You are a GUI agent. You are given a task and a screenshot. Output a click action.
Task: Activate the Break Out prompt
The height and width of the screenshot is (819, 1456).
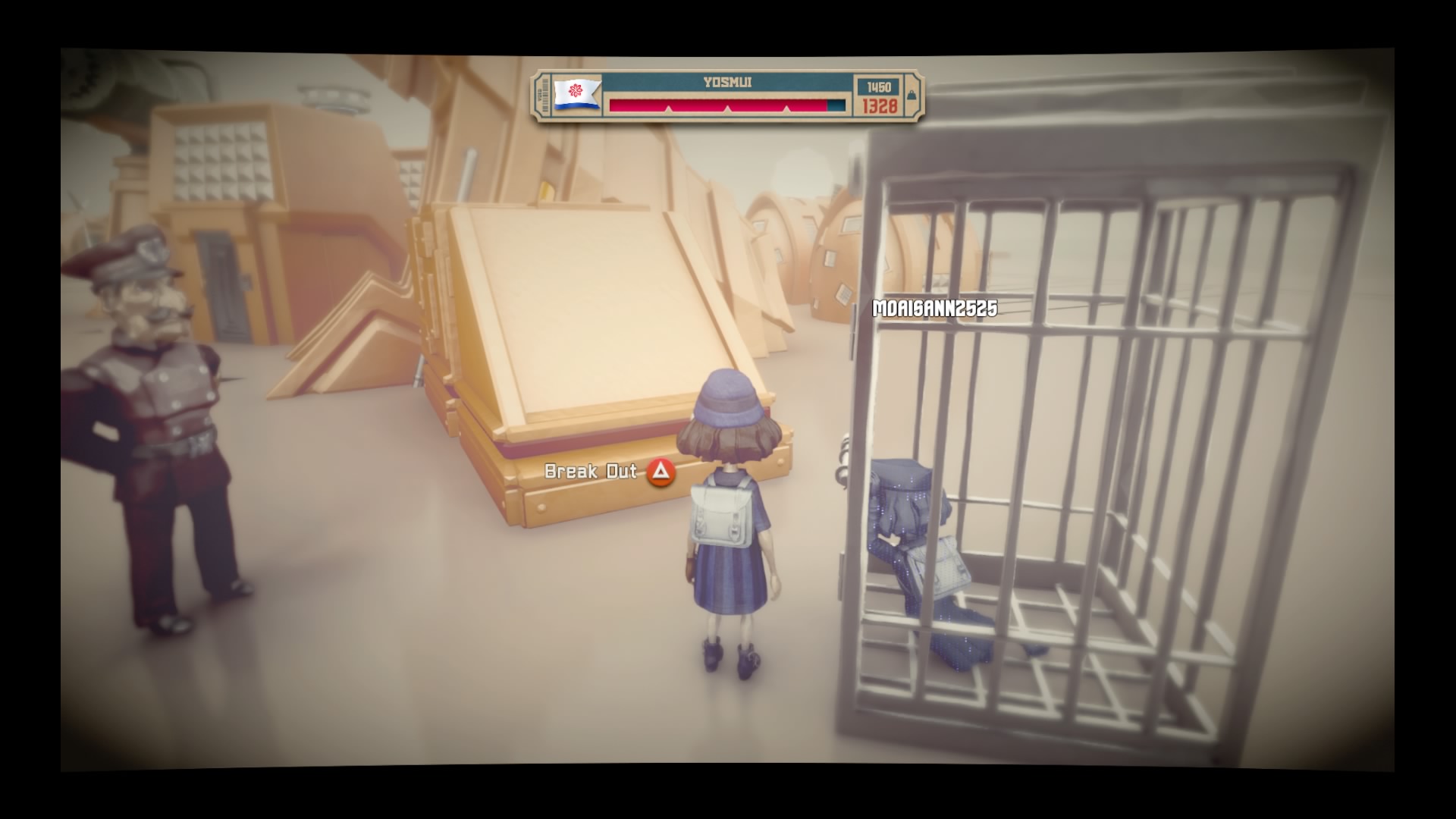pos(590,472)
